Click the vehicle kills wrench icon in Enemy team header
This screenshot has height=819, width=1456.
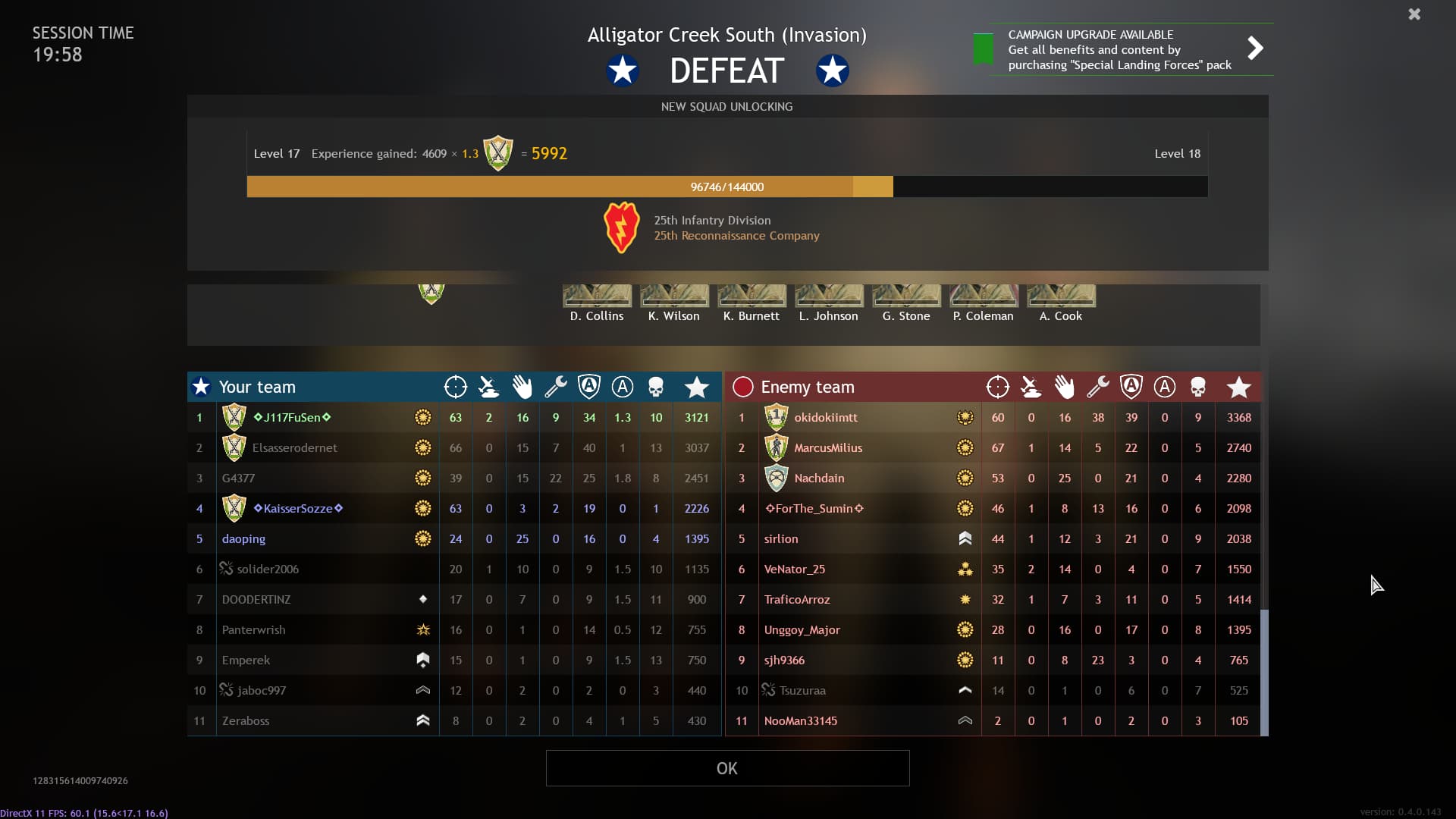pos(1098,387)
